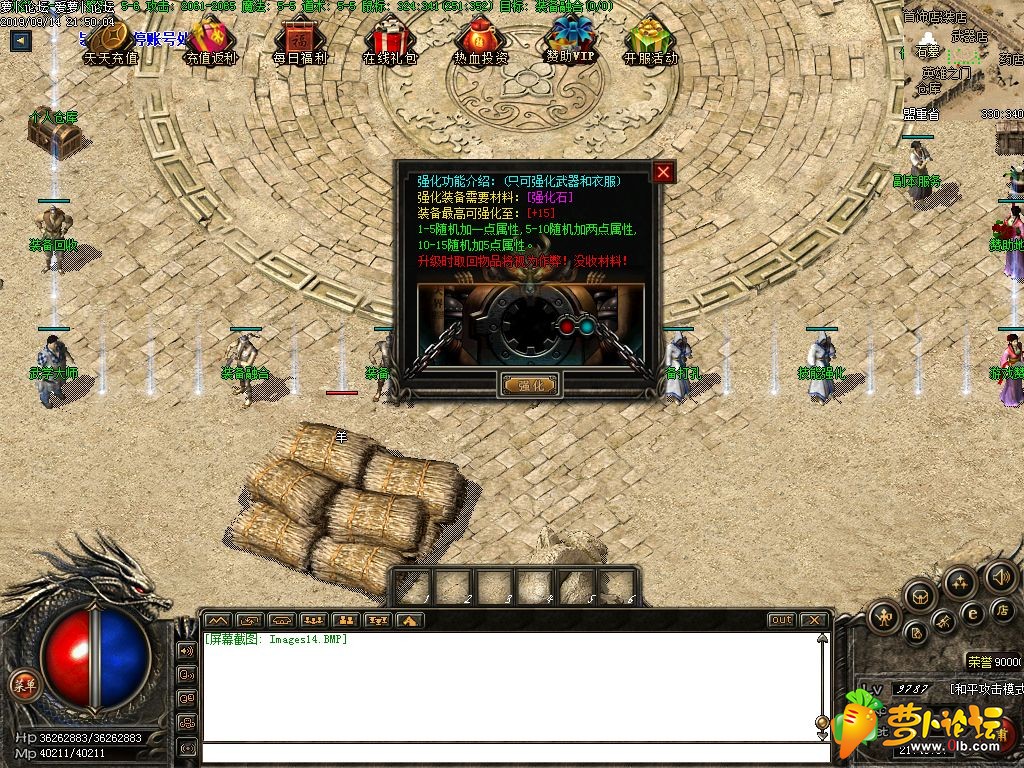
Task: Click the chat panel's out button
Action: click(x=781, y=620)
